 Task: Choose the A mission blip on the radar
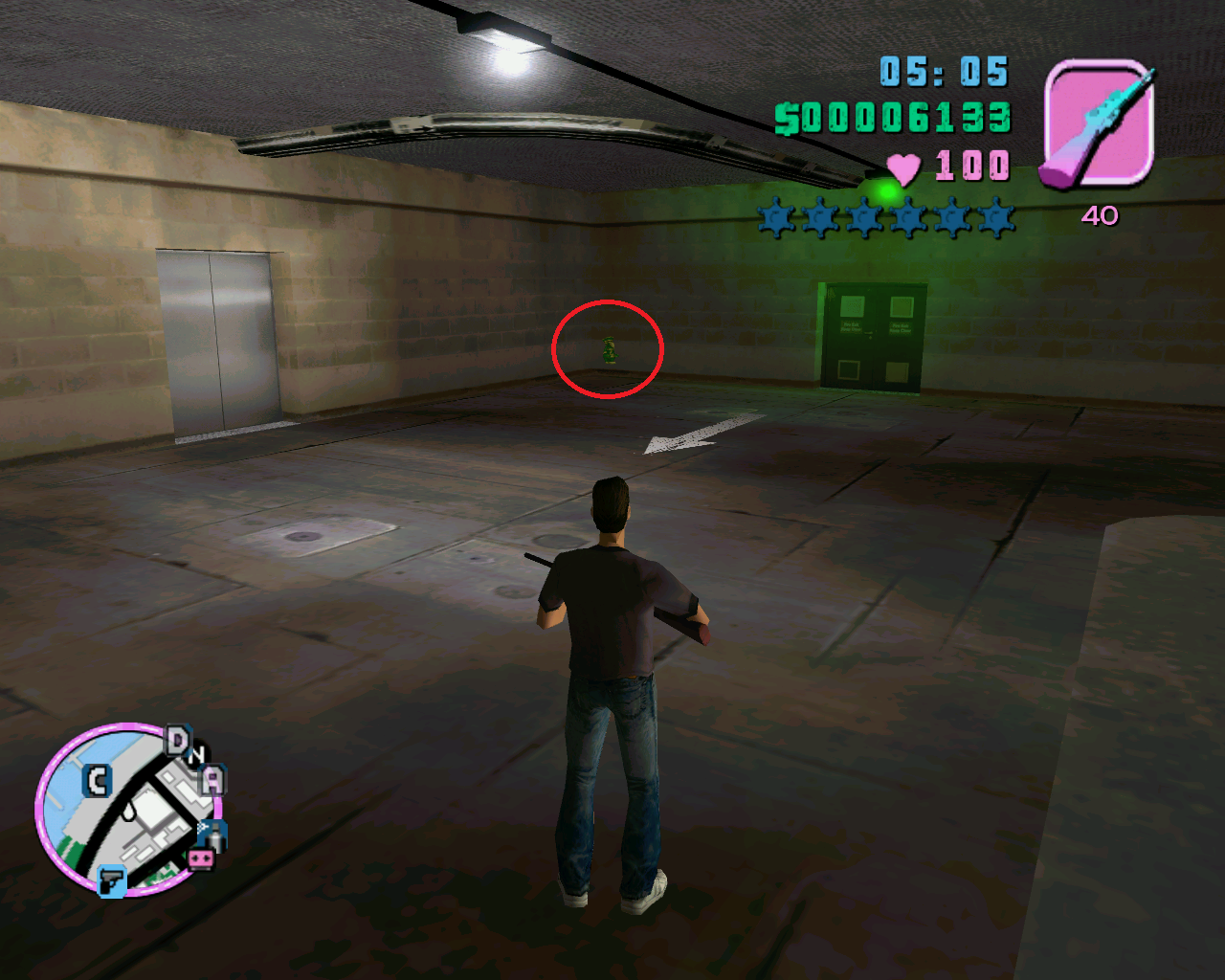(212, 780)
